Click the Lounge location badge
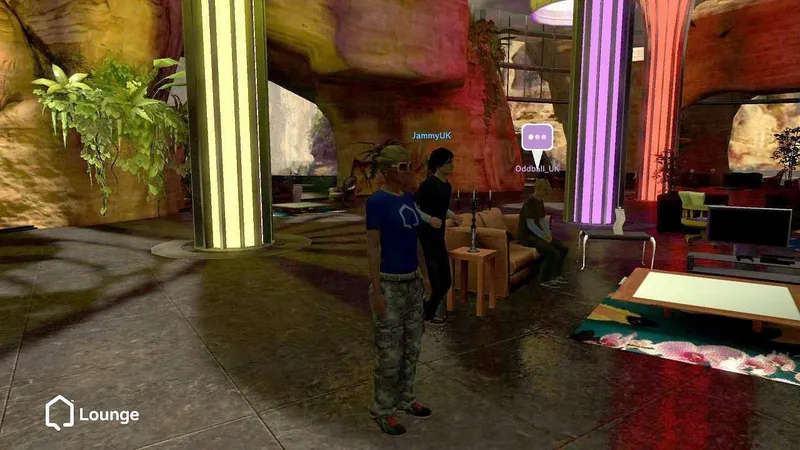The image size is (800, 450). click(x=91, y=413)
